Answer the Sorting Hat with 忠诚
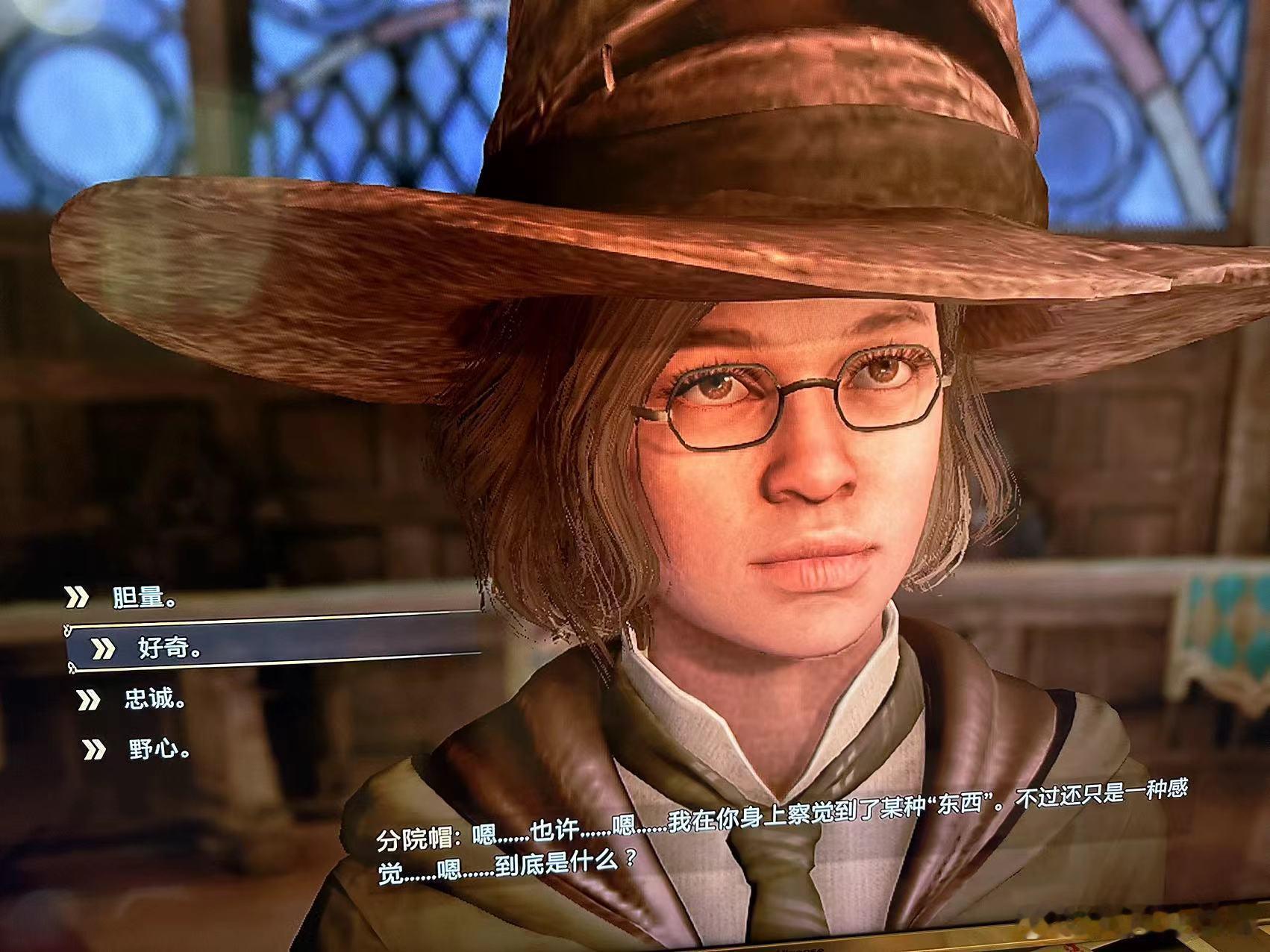This screenshot has height=952, width=1270. [x=155, y=700]
